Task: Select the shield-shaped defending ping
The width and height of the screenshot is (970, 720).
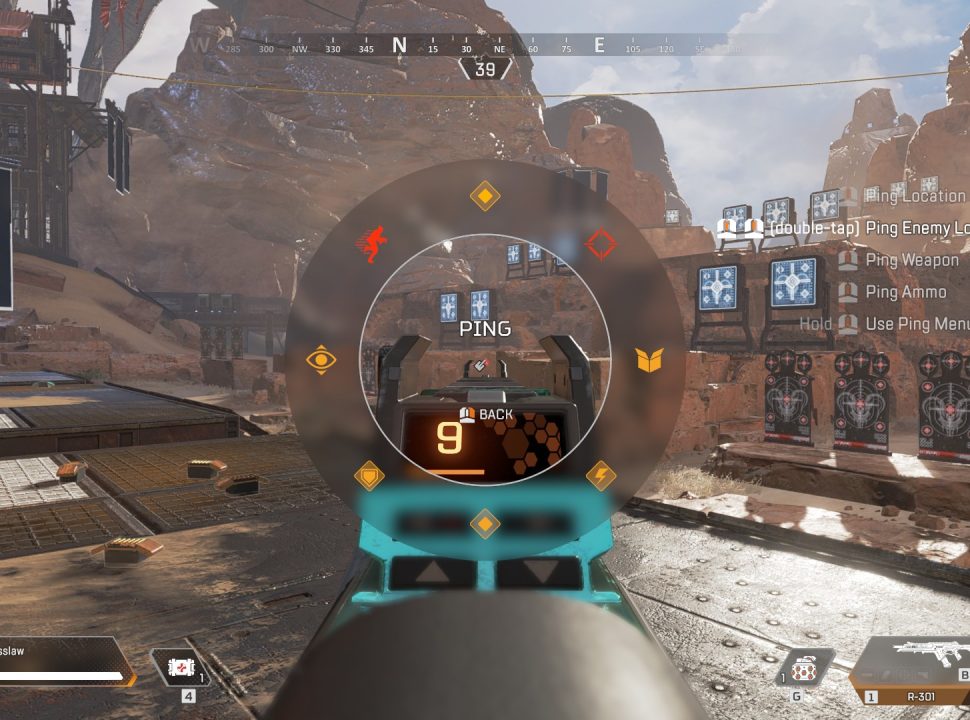Action: [370, 475]
